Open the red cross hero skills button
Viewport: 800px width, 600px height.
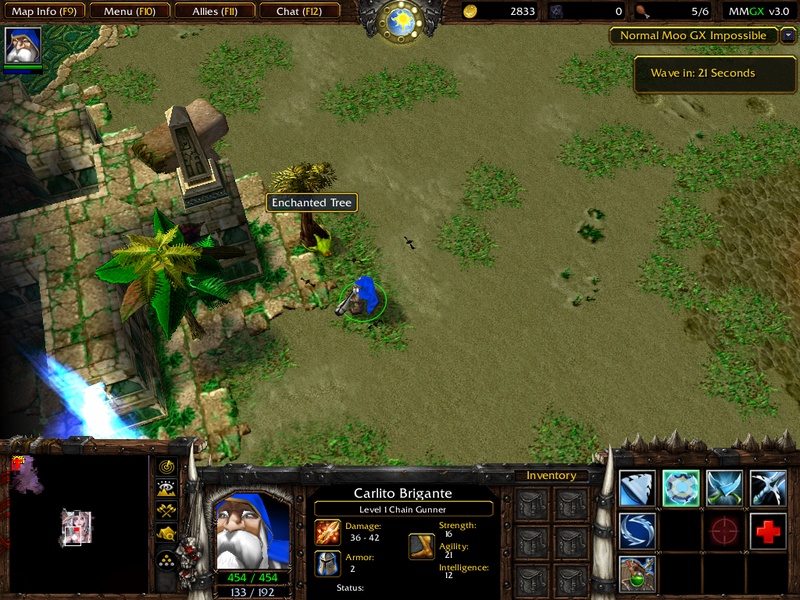pyautogui.click(x=768, y=531)
